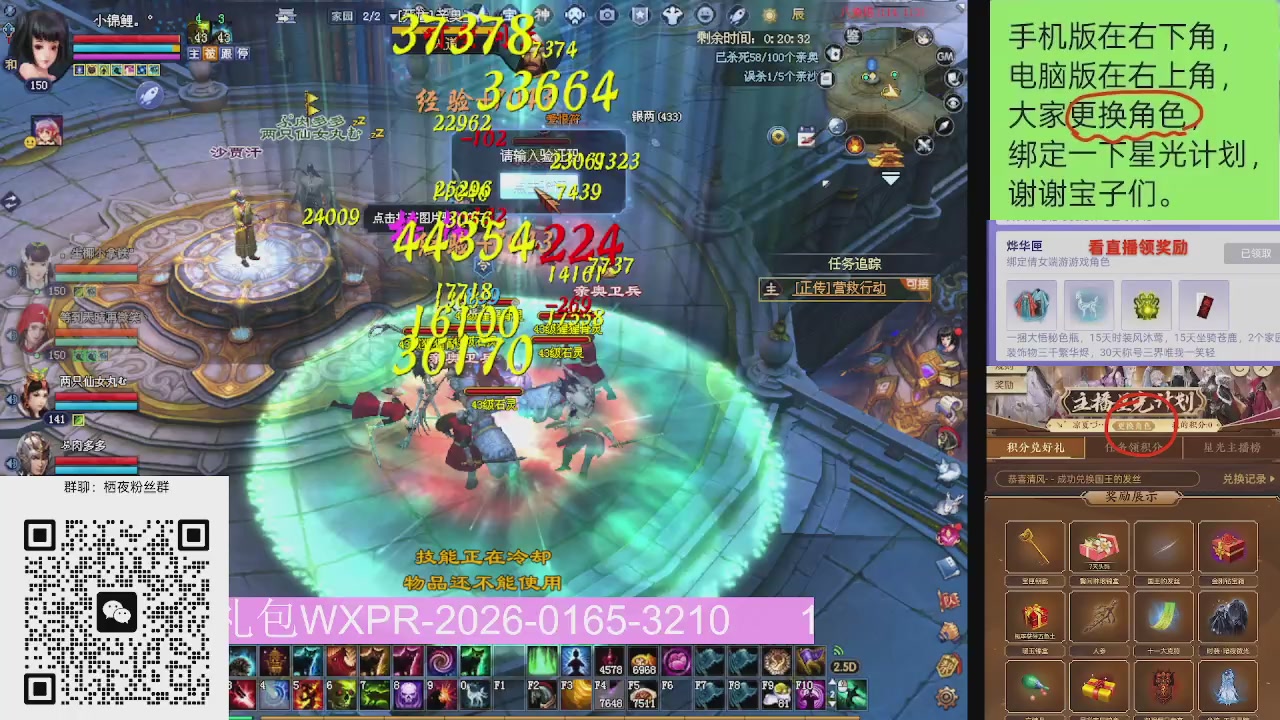Switch to the 任务领积分 tab

click(1133, 448)
